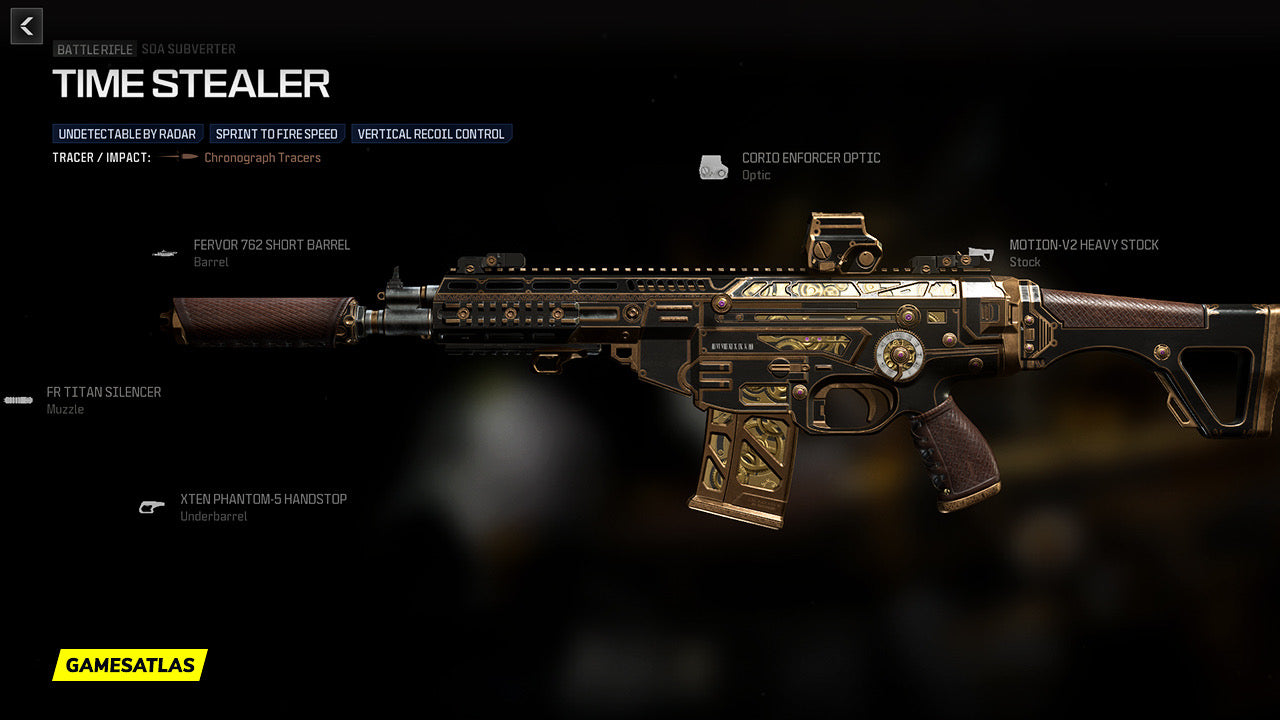Open the GamesAtlas watermark logo

coord(130,665)
